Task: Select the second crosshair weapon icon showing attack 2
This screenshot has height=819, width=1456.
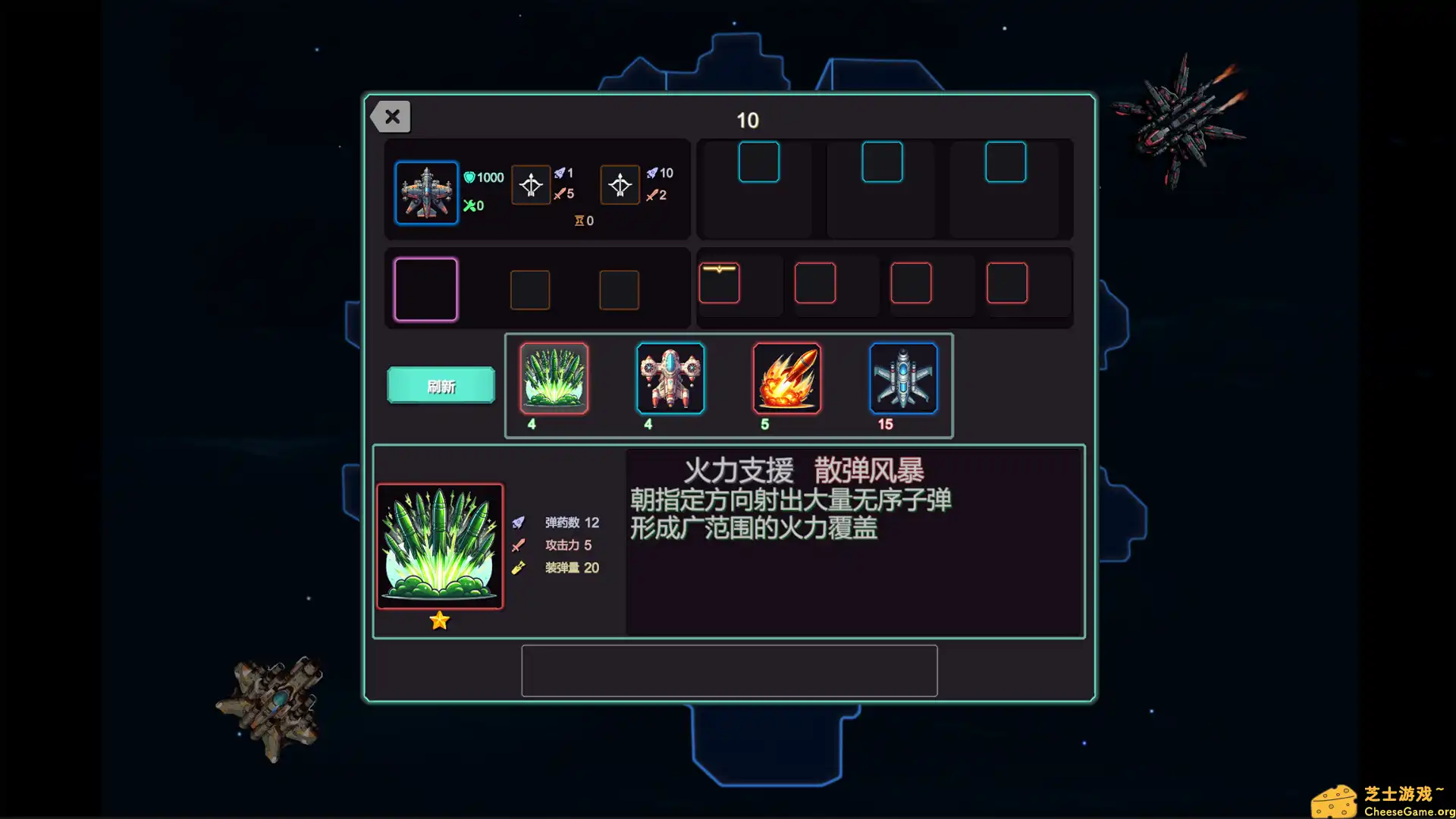Action: 620,184
